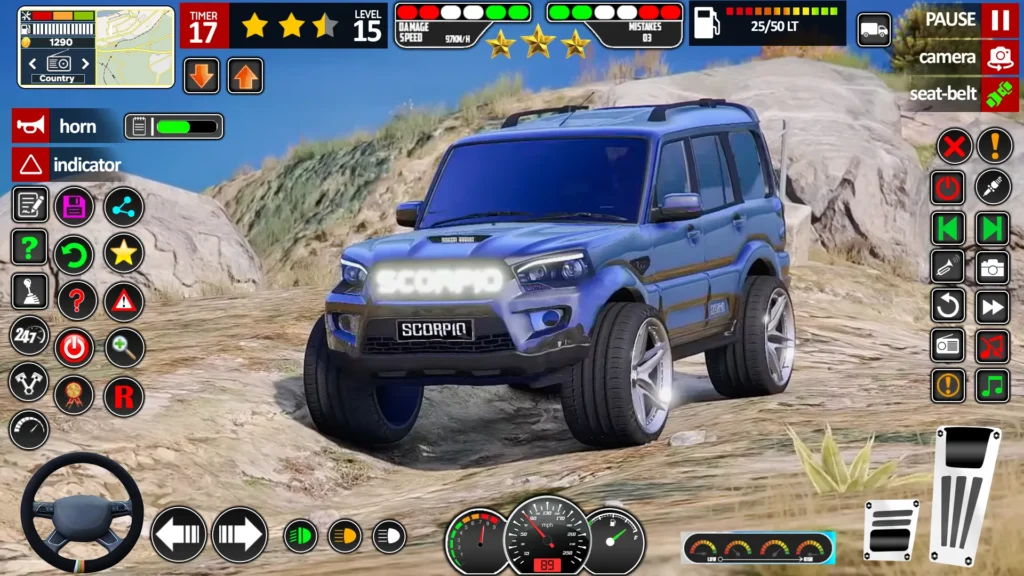Switch view using the camera button
1024x576 pixels.
[x=999, y=57]
